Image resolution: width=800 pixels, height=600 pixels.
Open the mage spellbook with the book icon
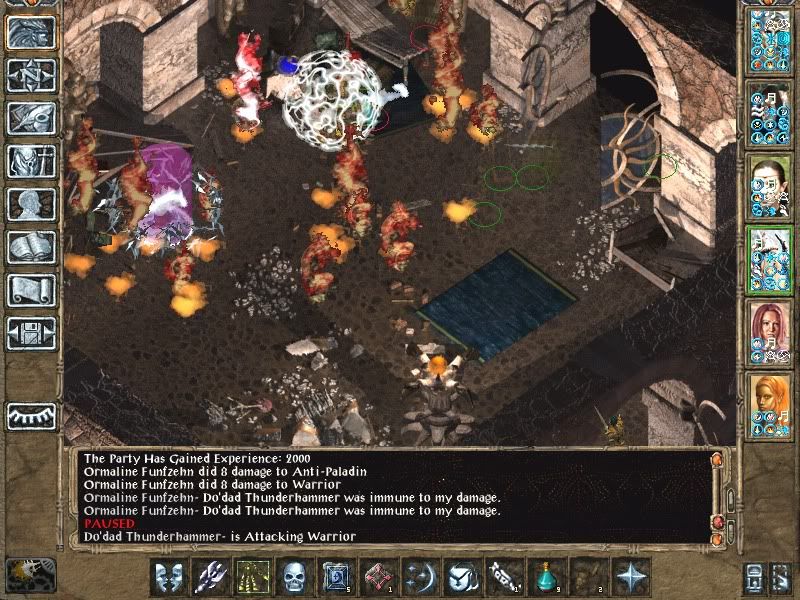click(32, 247)
